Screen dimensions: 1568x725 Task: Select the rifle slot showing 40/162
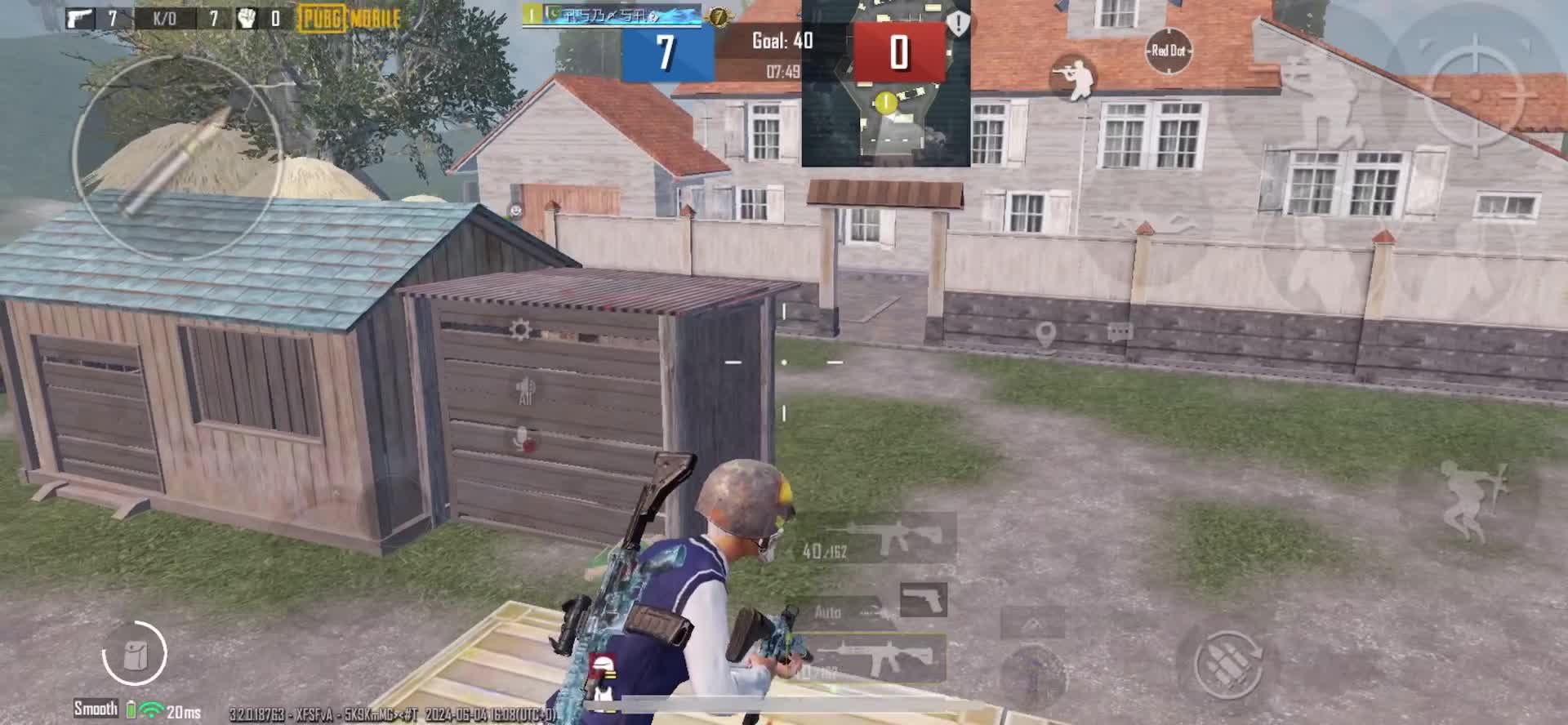click(877, 539)
